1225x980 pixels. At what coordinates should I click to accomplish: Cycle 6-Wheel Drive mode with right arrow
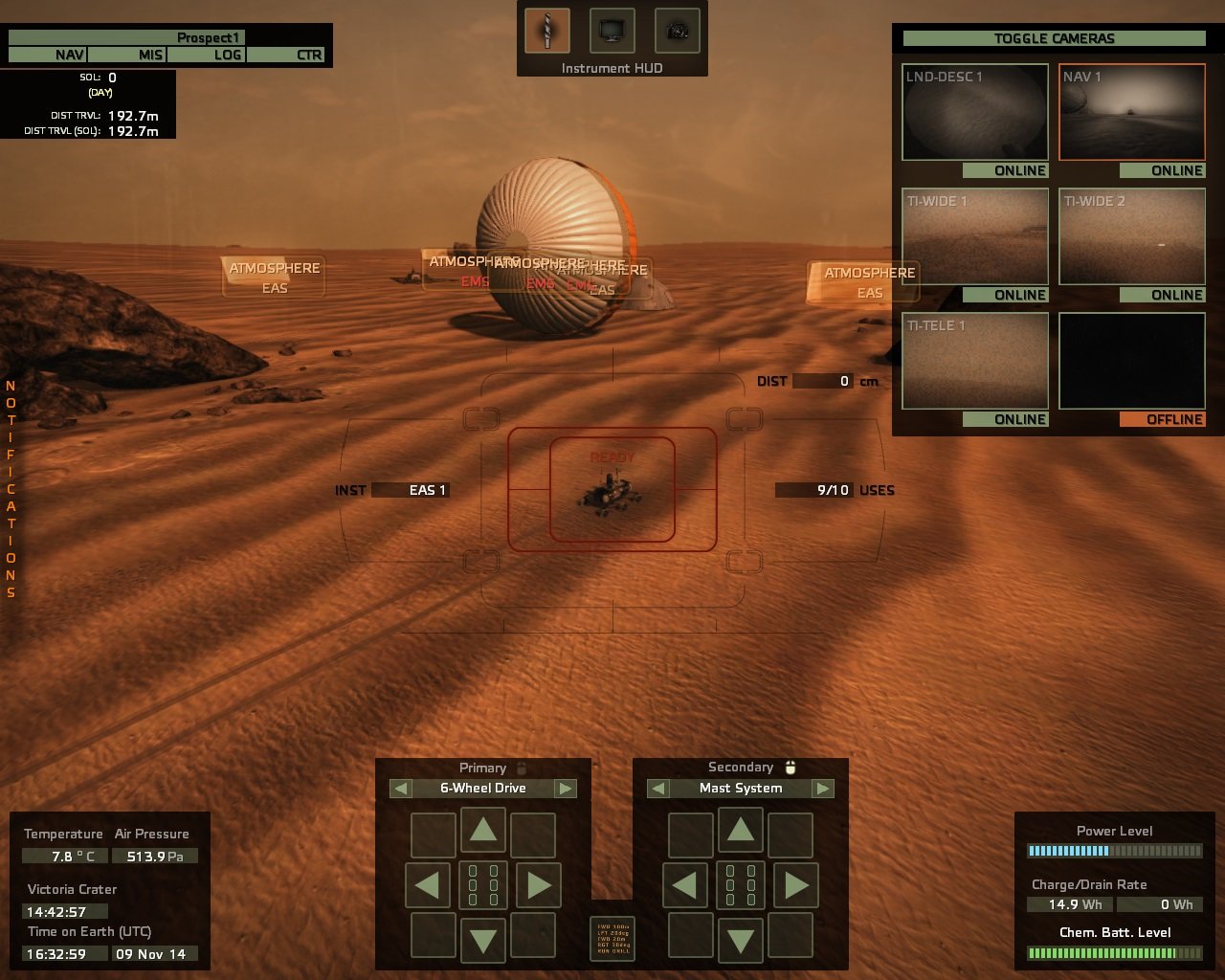coord(566,788)
